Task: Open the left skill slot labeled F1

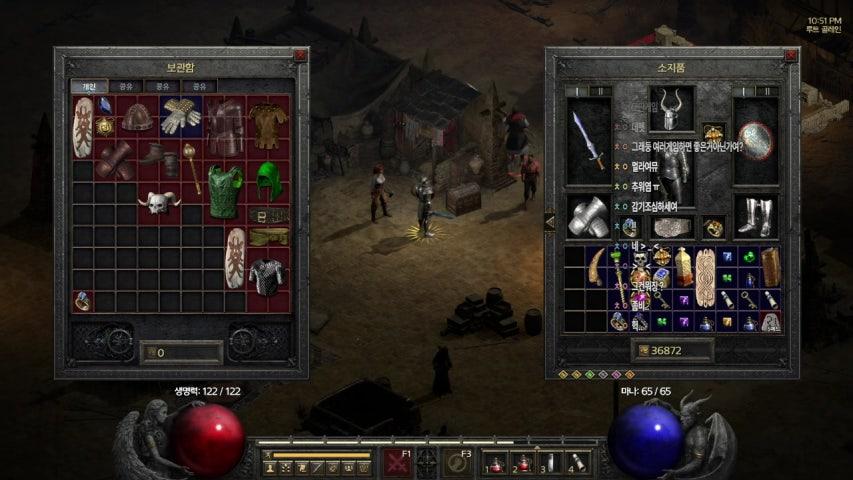Action: point(395,464)
